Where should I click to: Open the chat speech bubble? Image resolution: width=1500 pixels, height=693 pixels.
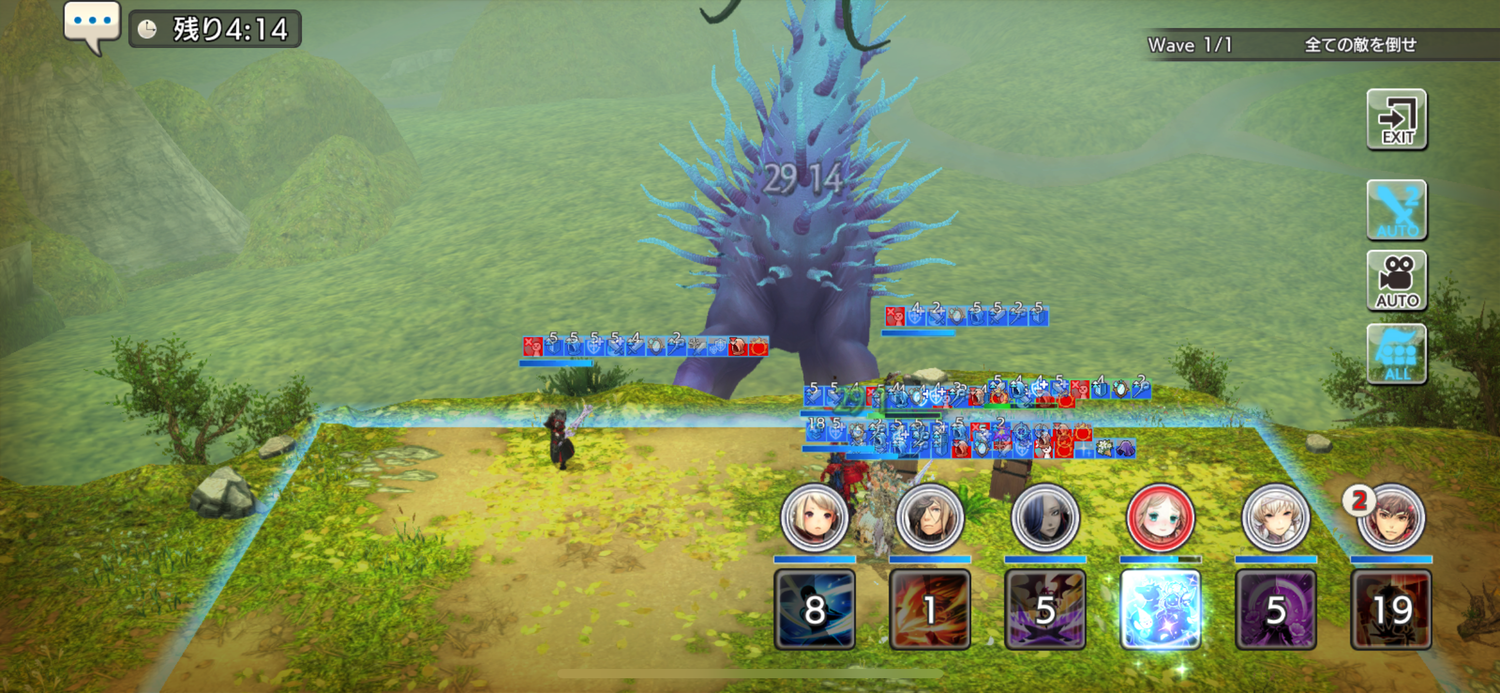92,25
